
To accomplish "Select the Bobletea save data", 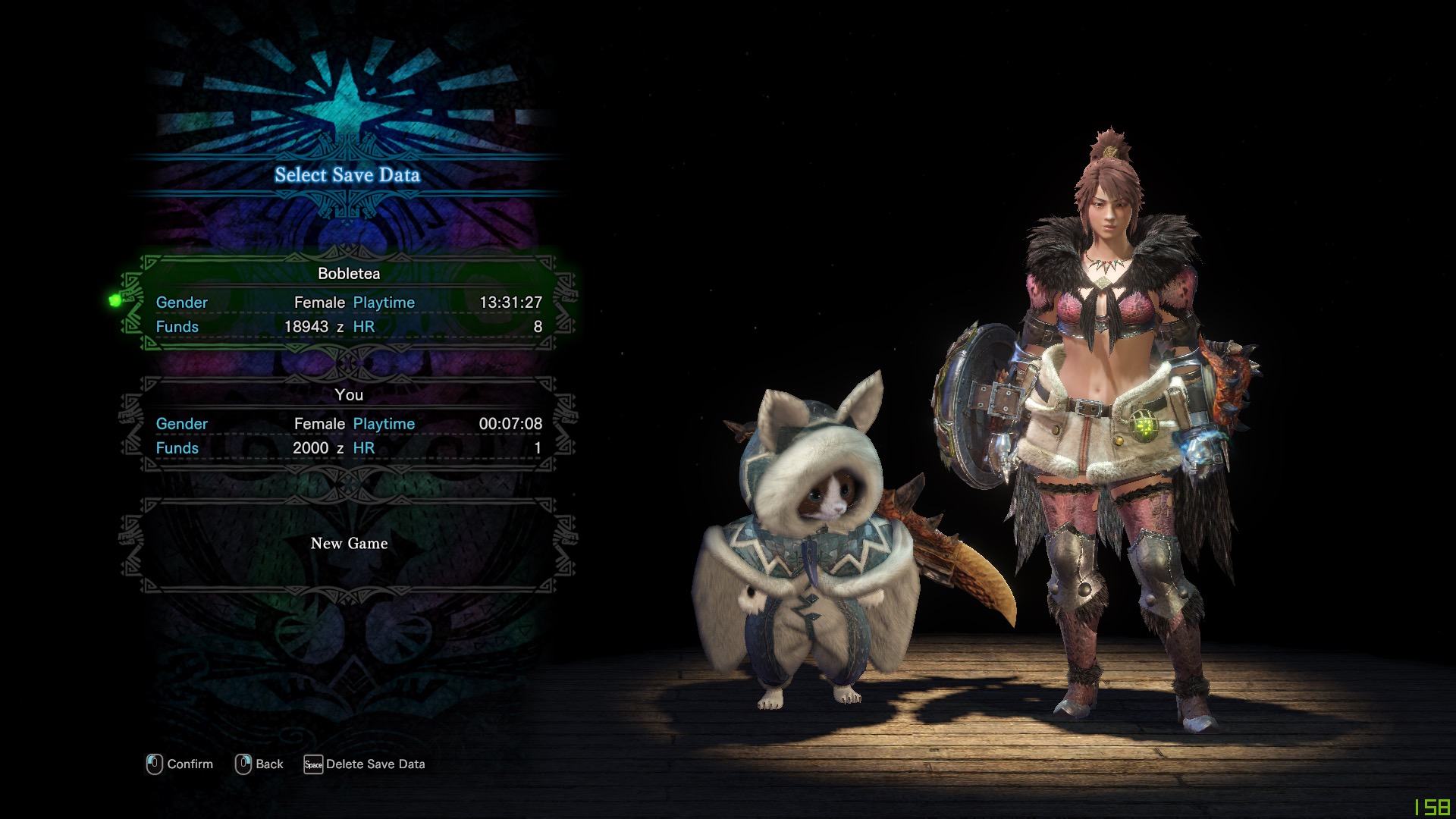I will (349, 302).
